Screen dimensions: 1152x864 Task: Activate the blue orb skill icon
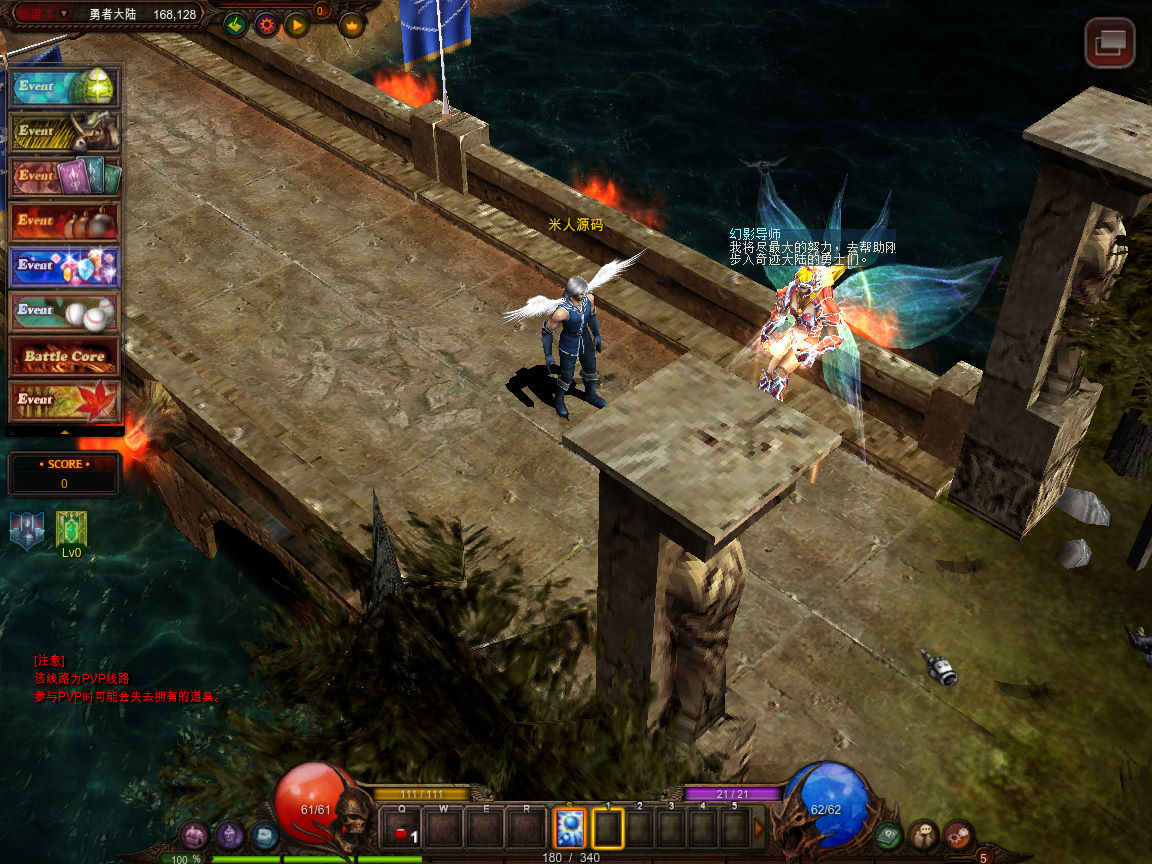569,828
